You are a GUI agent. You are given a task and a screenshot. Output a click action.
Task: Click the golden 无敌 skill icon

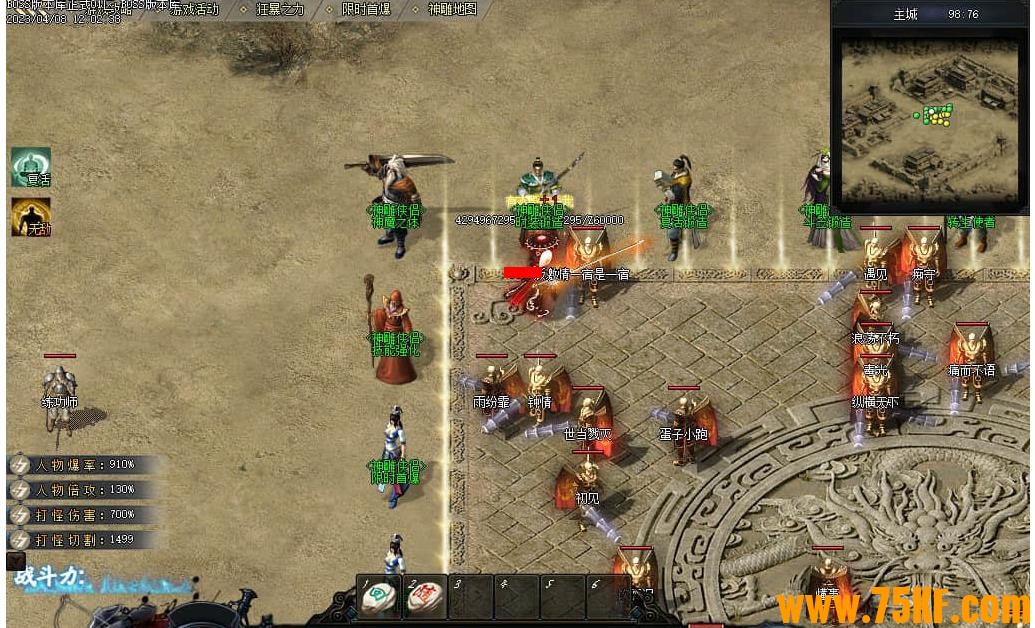pyautogui.click(x=31, y=216)
